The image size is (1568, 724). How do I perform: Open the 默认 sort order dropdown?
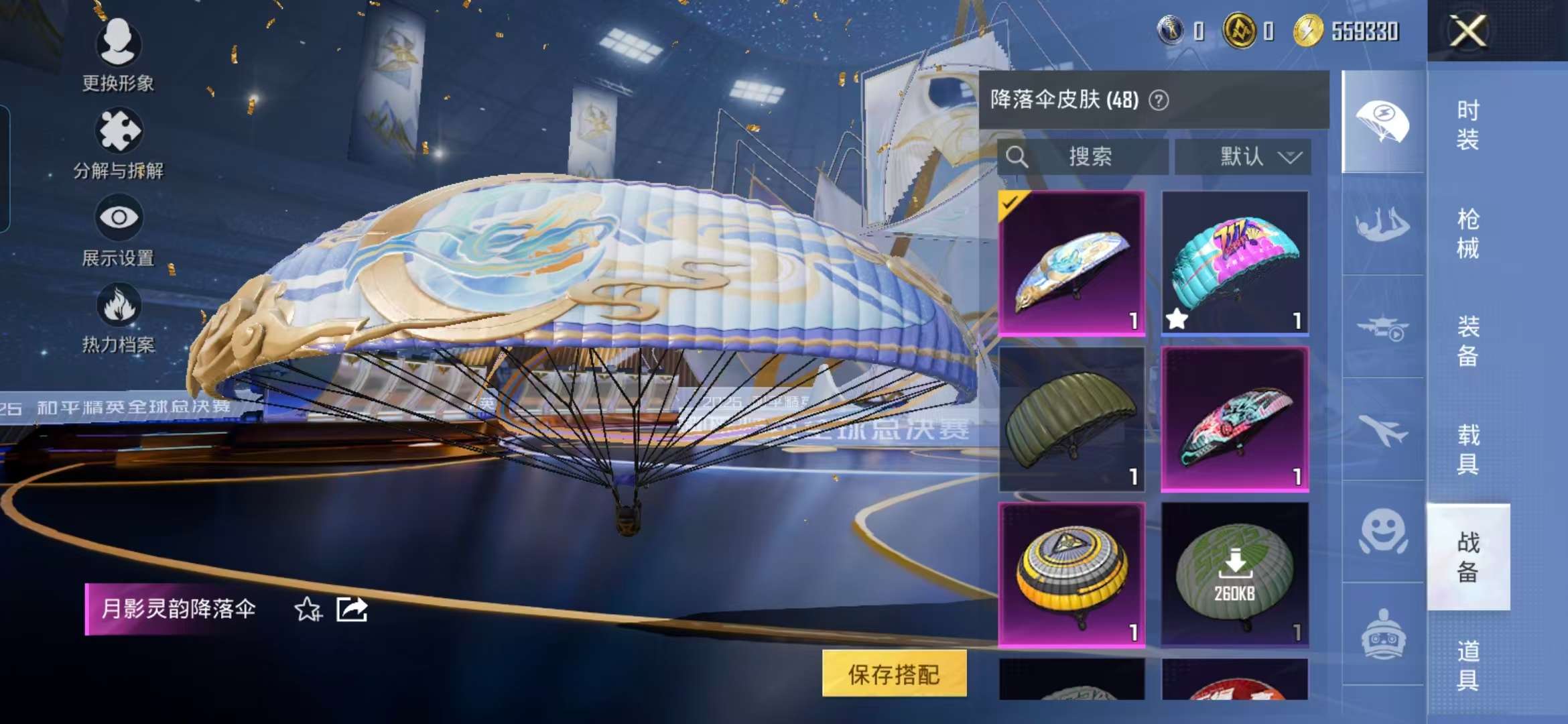tap(1243, 158)
